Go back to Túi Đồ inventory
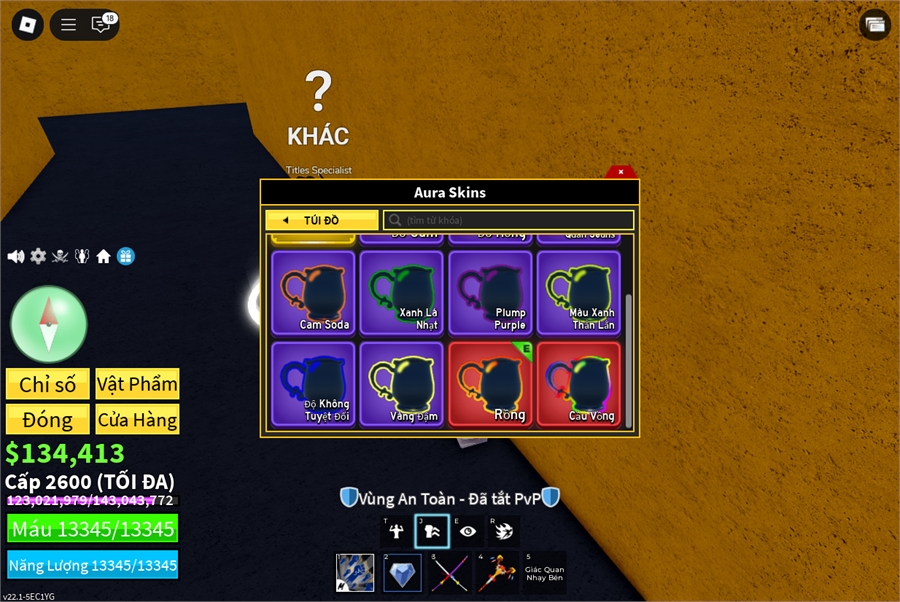The height and width of the screenshot is (602, 900). click(321, 220)
